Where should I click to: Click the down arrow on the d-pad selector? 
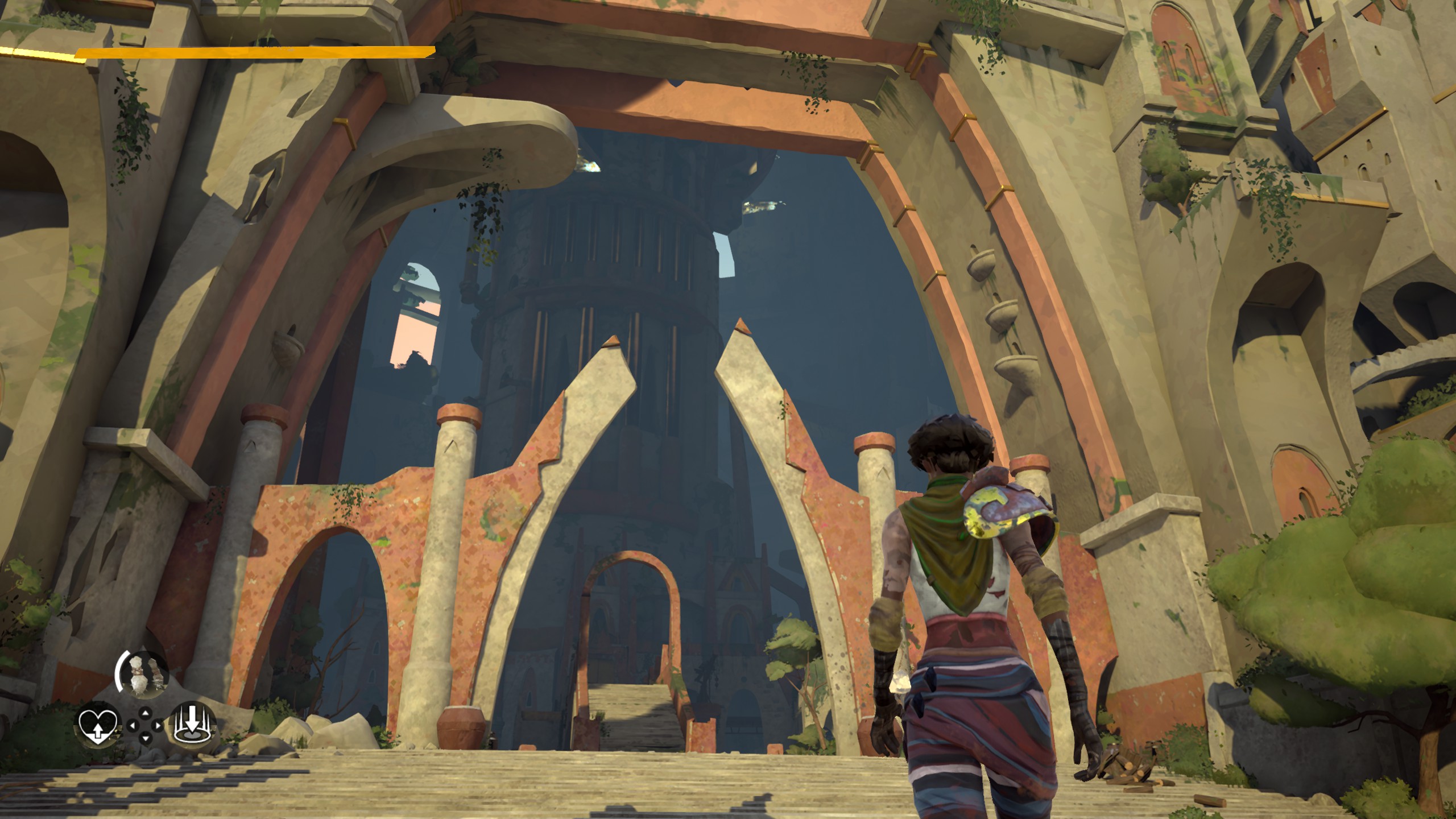[145, 739]
